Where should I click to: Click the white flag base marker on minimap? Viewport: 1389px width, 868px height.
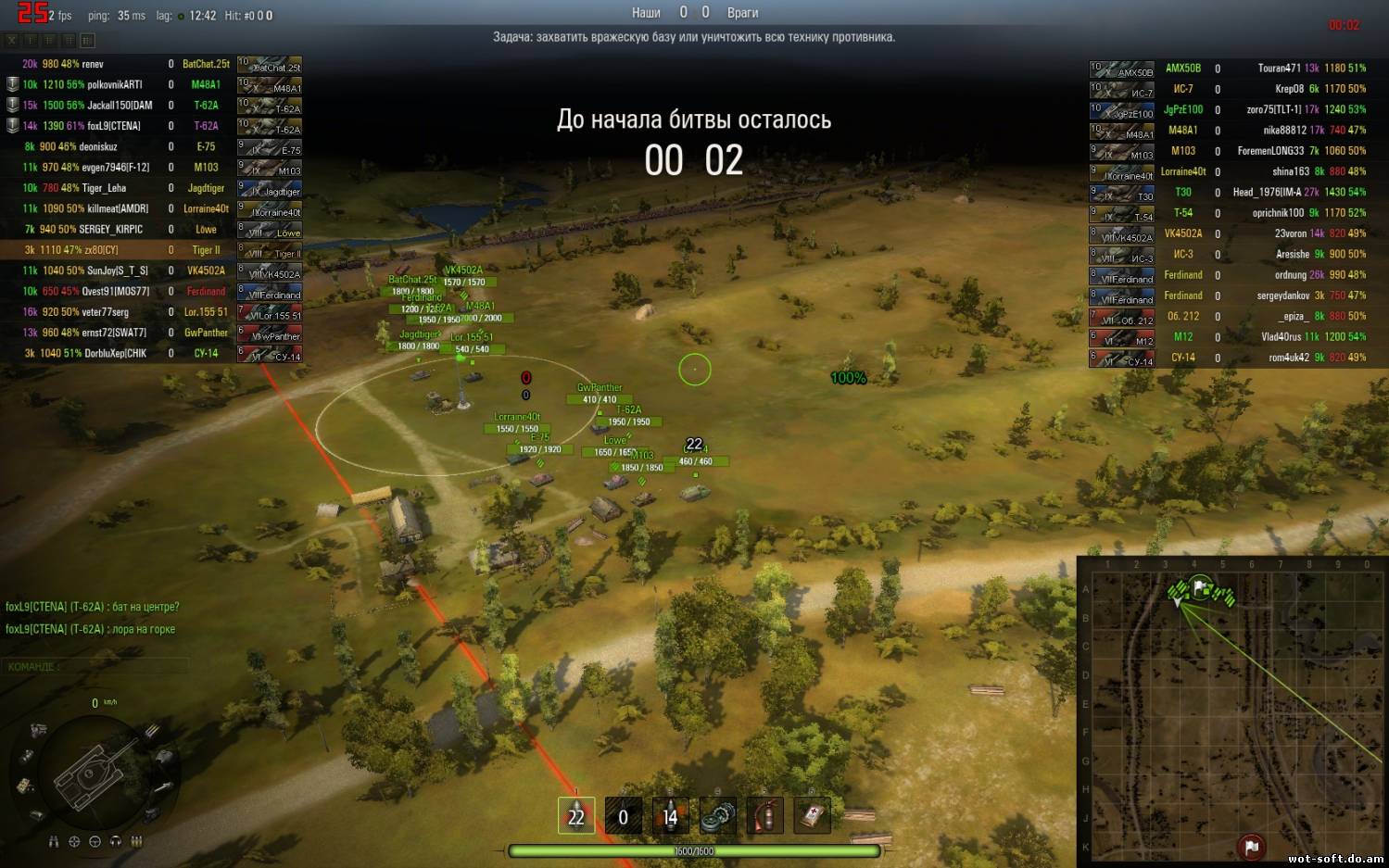pos(1201,586)
